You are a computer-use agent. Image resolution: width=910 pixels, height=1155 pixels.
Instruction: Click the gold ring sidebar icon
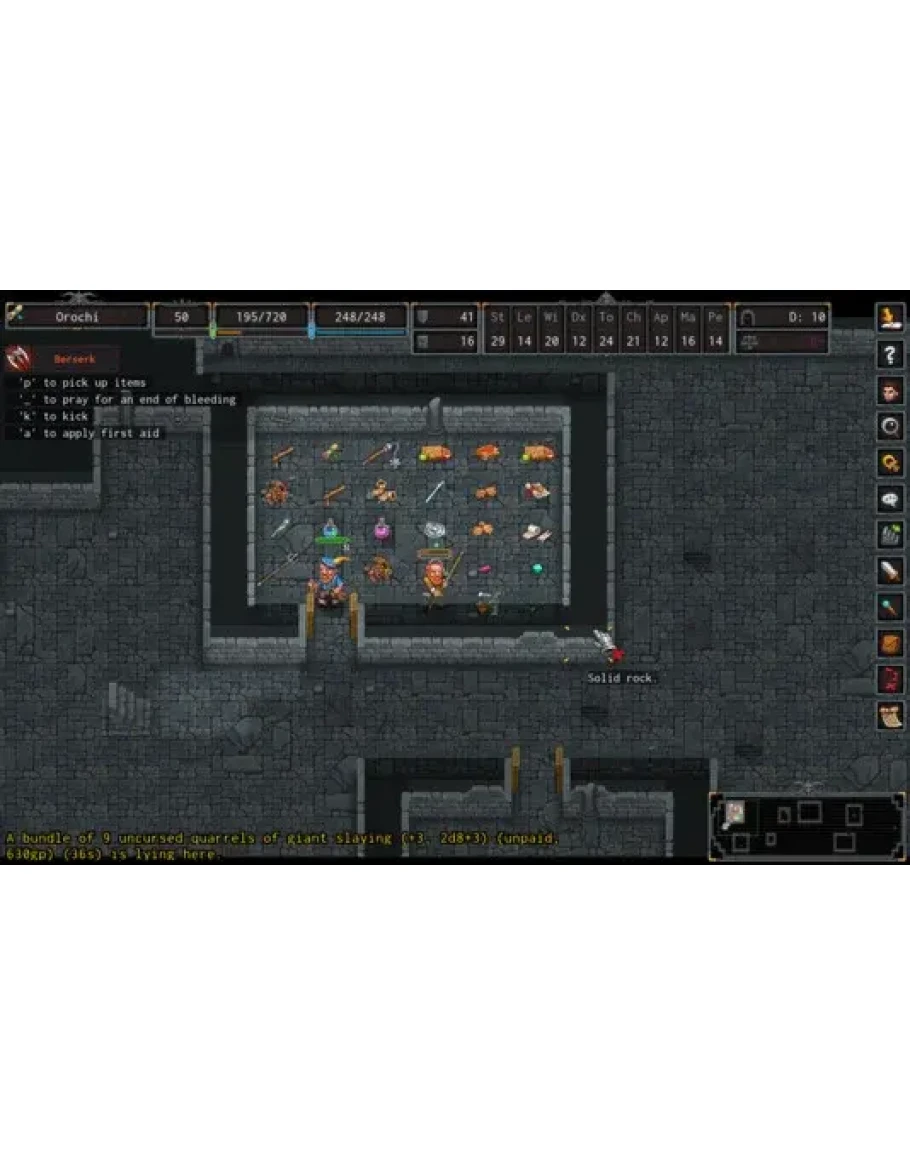pyautogui.click(x=890, y=462)
